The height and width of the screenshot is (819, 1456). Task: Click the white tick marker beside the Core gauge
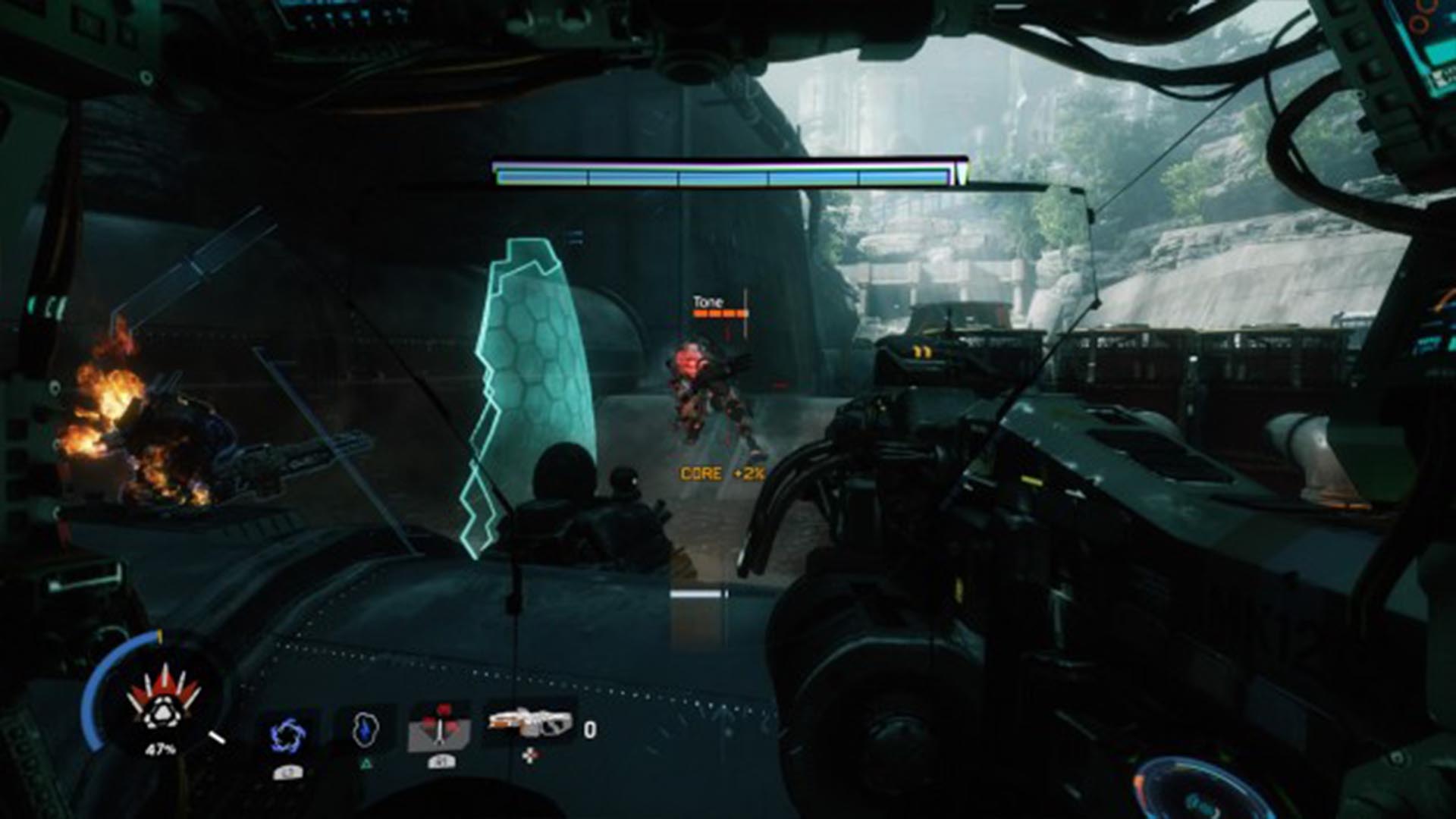(x=218, y=736)
